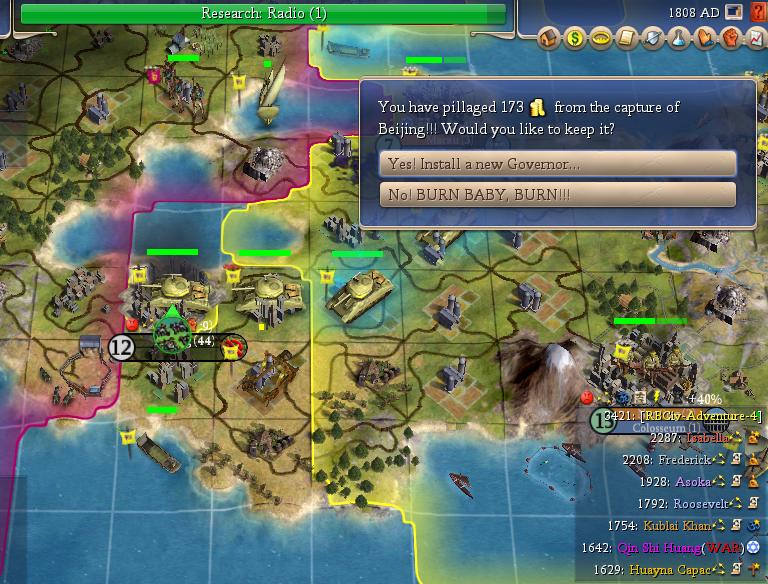Open the shield military advisor icon
The height and width of the screenshot is (584, 768).
[x=652, y=39]
